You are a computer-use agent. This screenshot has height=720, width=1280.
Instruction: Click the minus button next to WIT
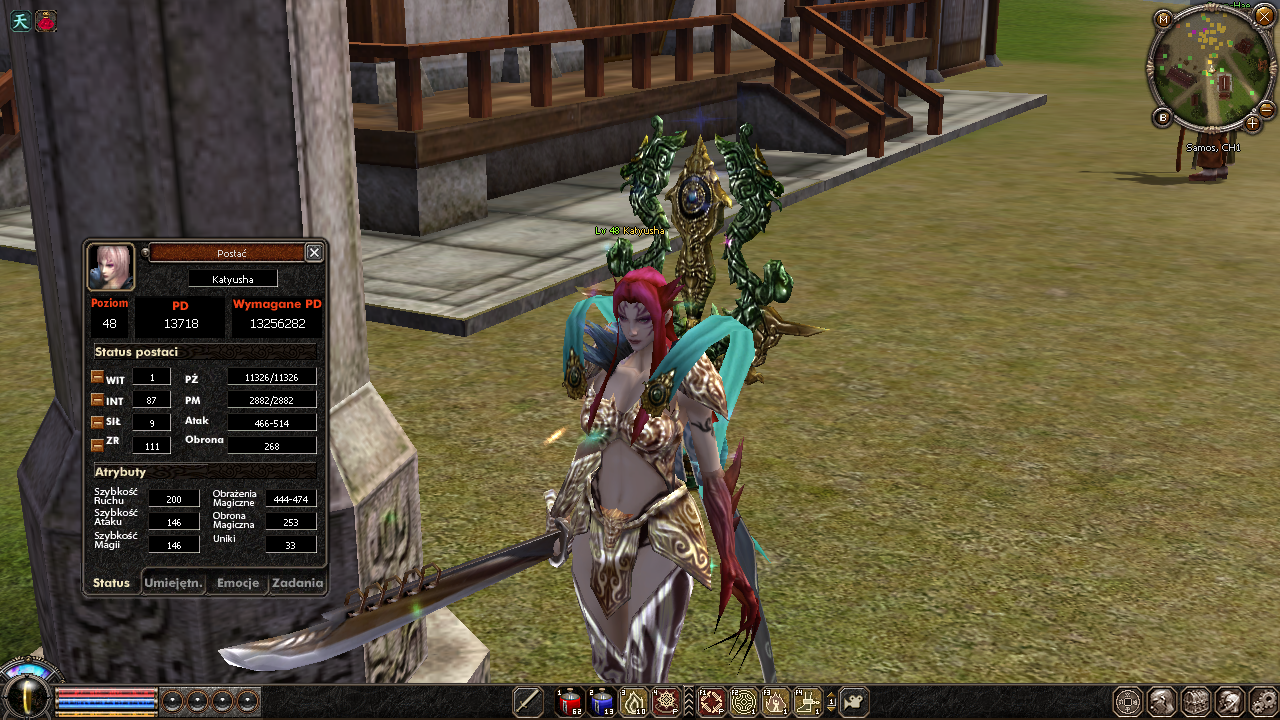[x=97, y=378]
